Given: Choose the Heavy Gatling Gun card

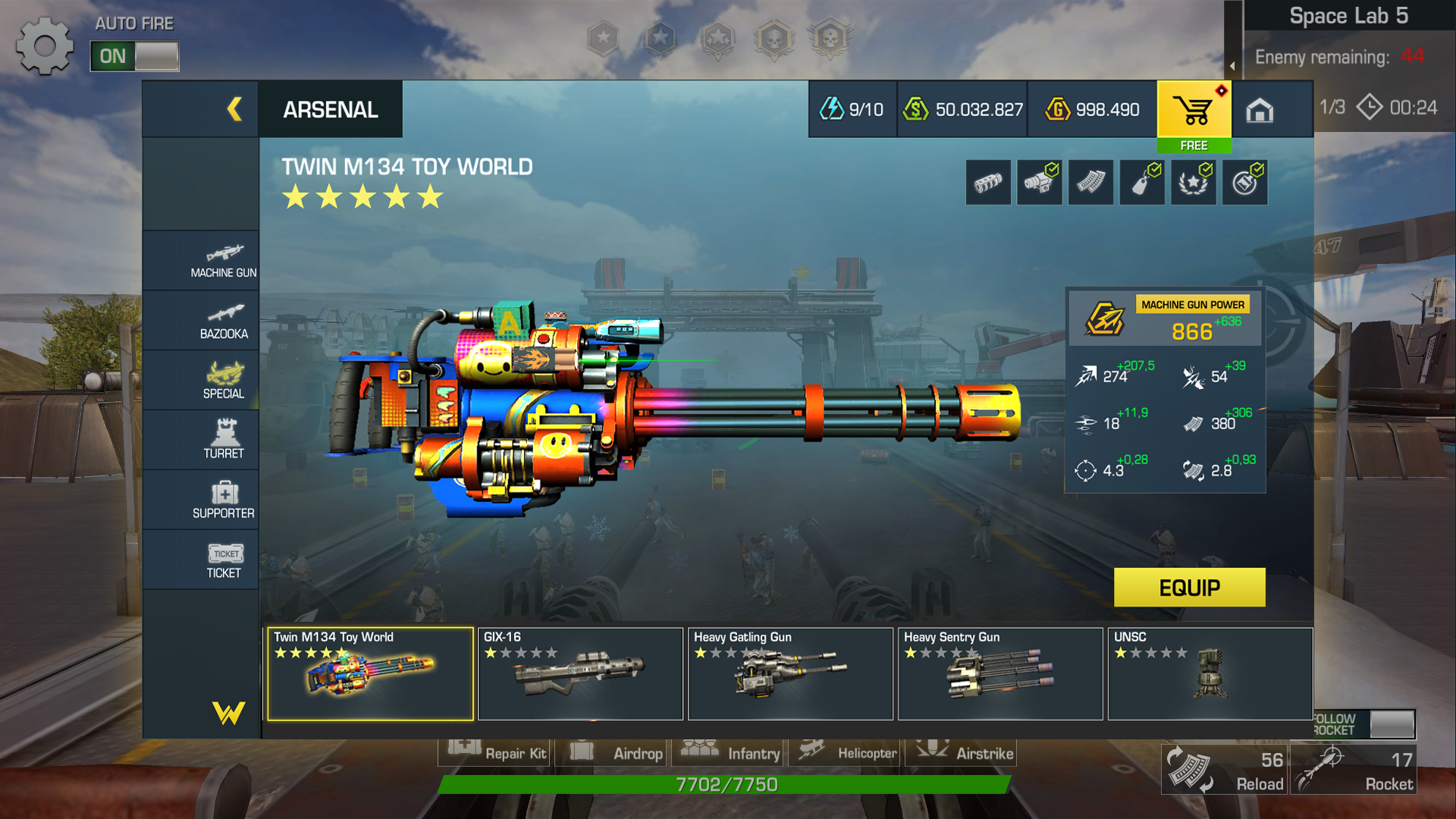Looking at the screenshot, I should (x=790, y=673).
